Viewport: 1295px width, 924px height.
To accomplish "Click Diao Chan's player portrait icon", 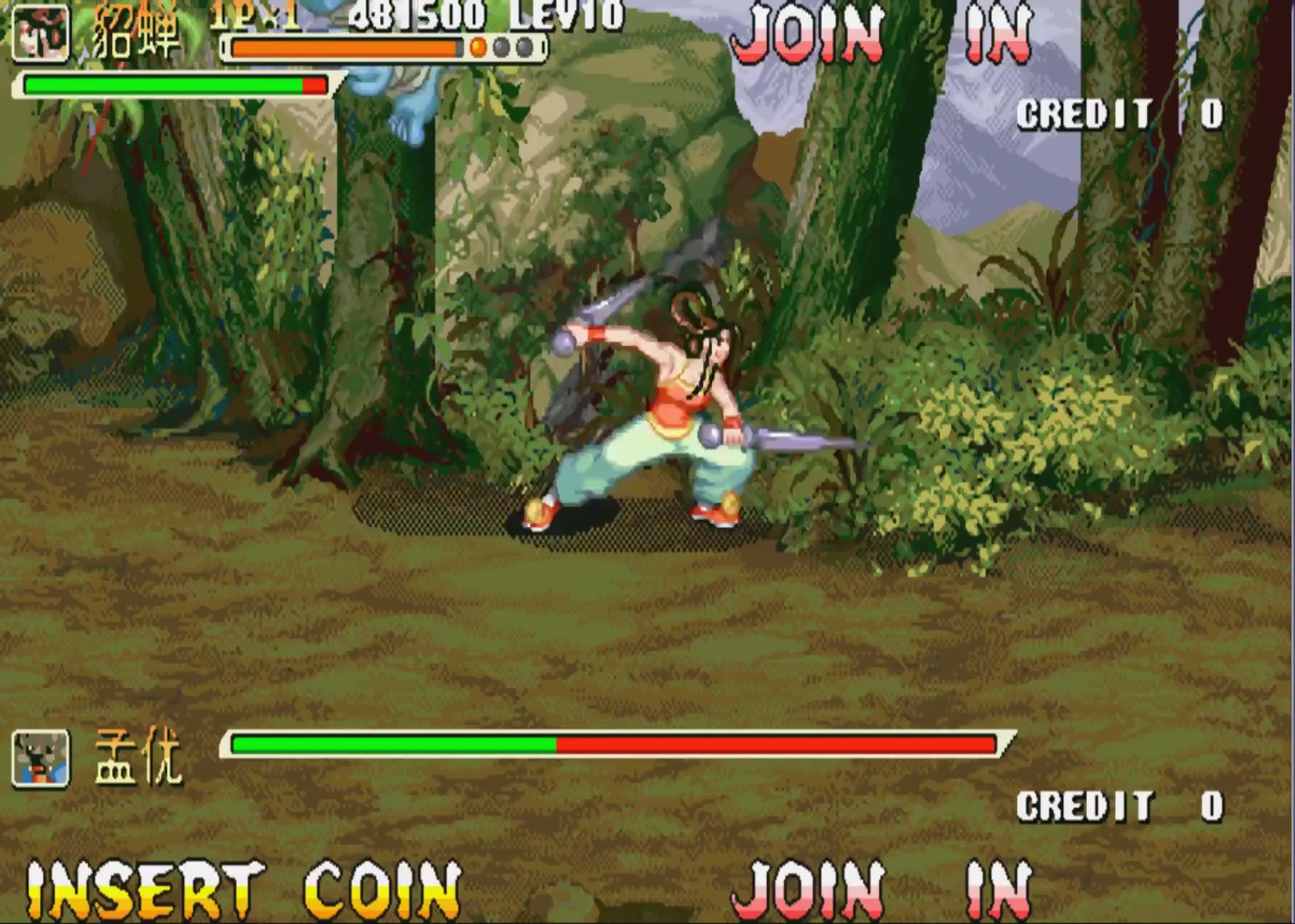I will 40,33.
